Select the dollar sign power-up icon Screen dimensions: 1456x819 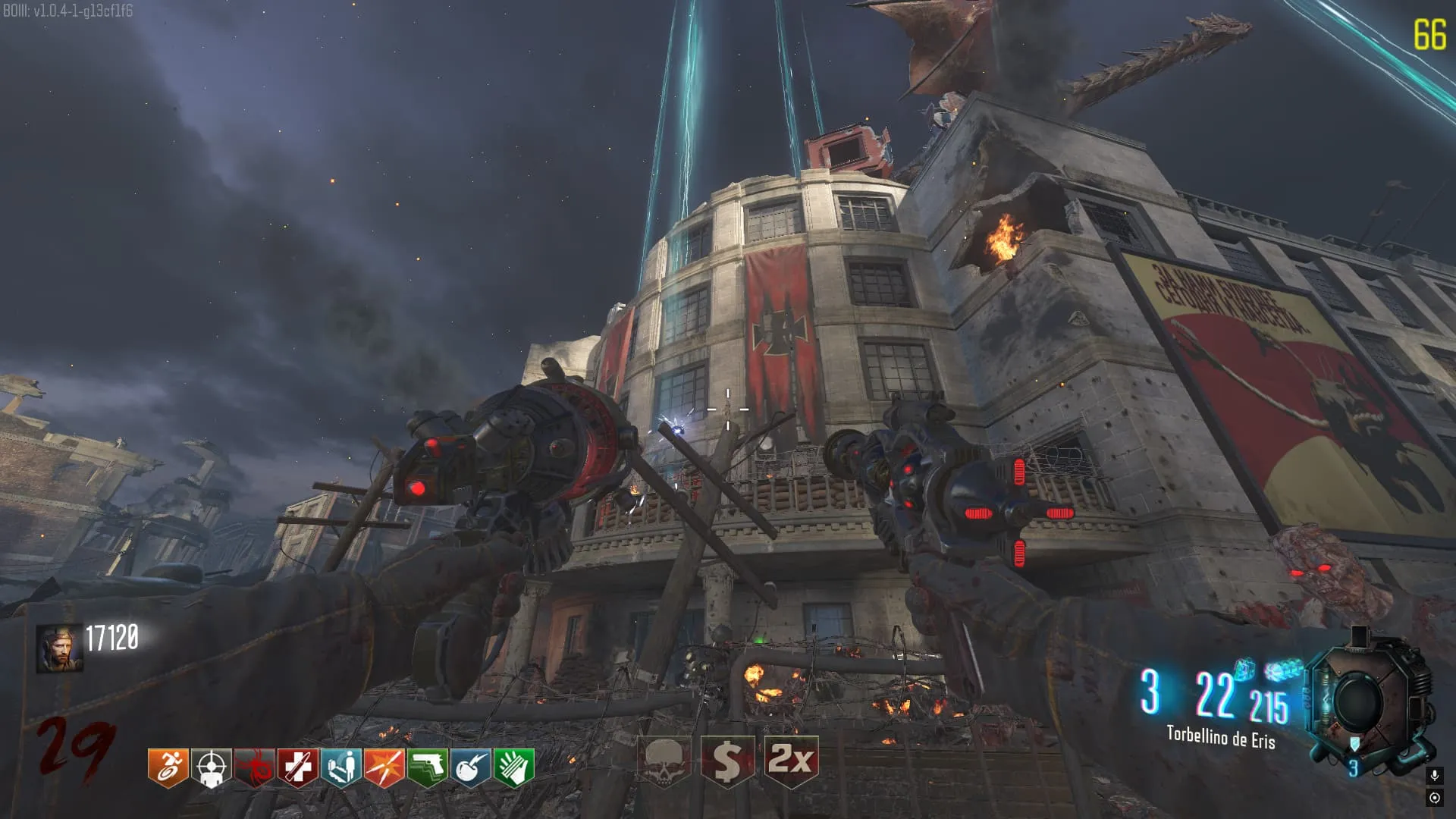point(727,761)
